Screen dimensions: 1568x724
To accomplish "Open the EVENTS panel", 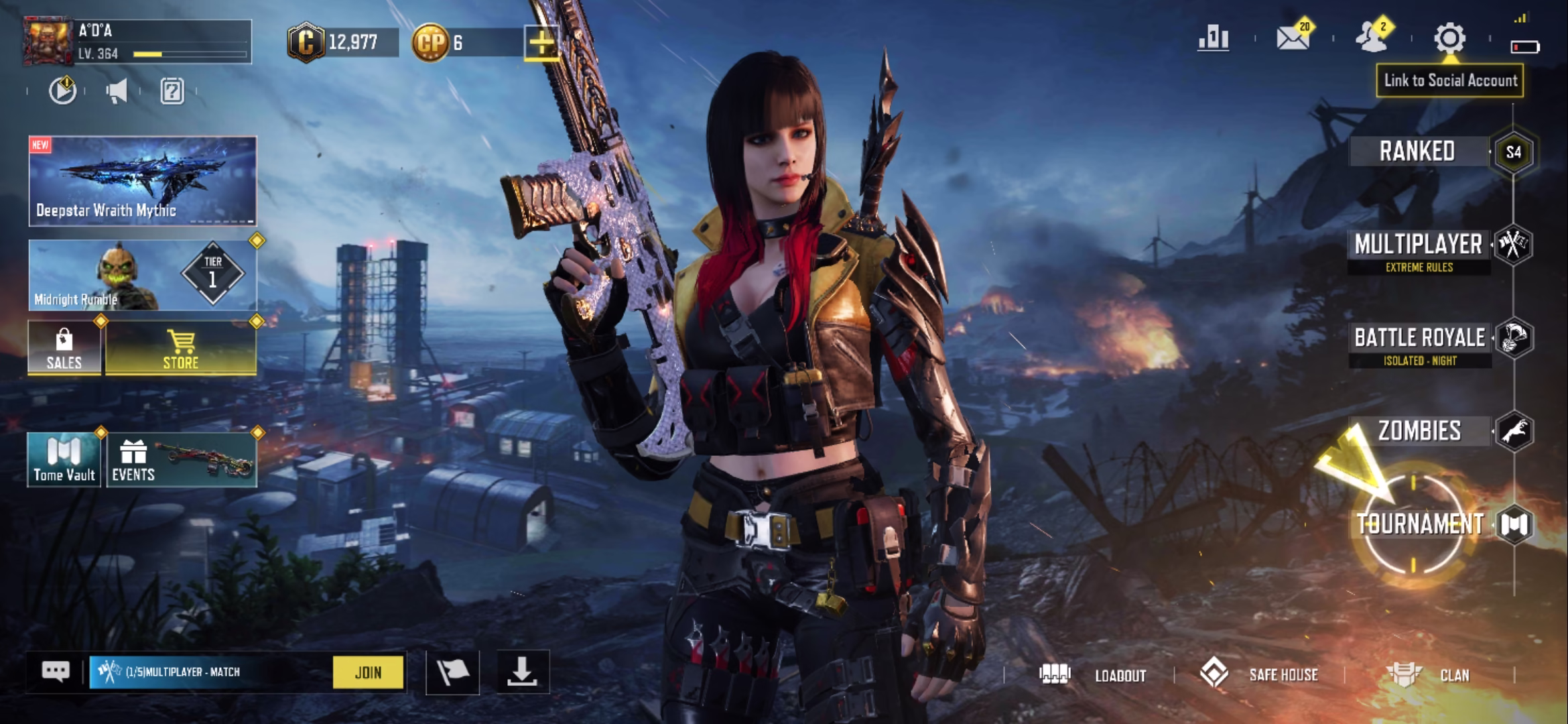I will pos(181,460).
